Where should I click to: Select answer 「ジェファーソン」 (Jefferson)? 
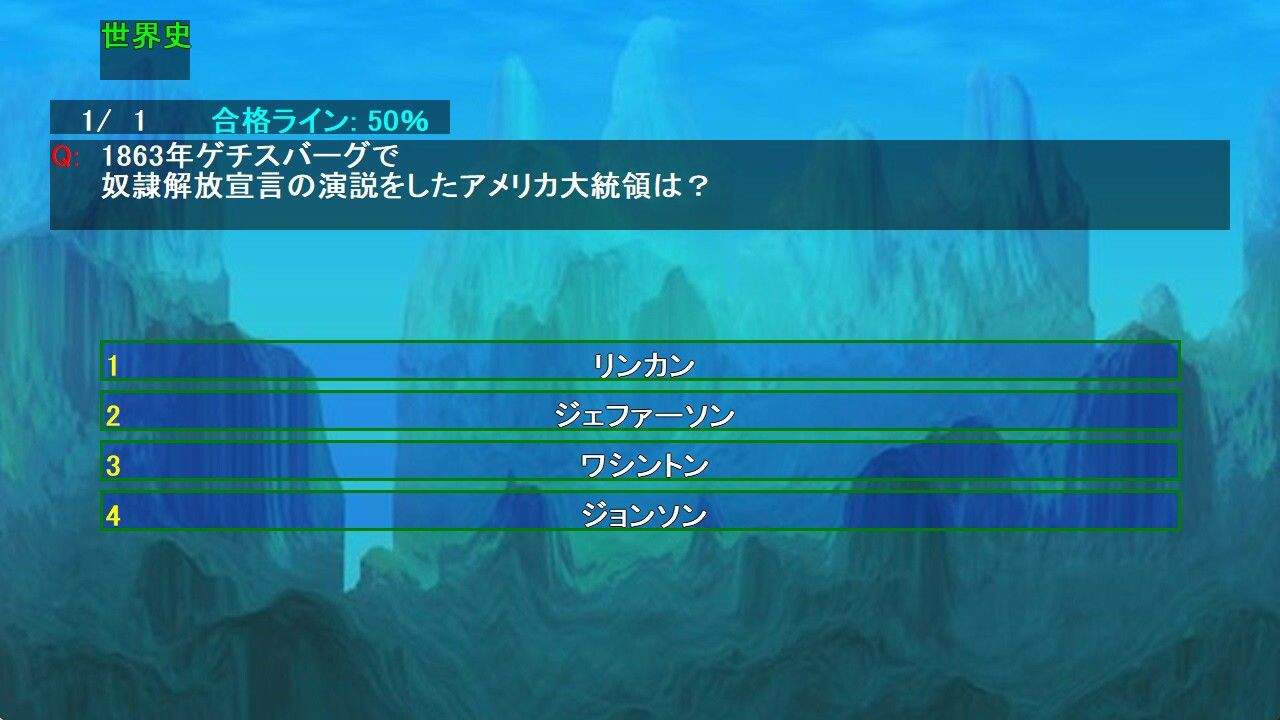640,414
